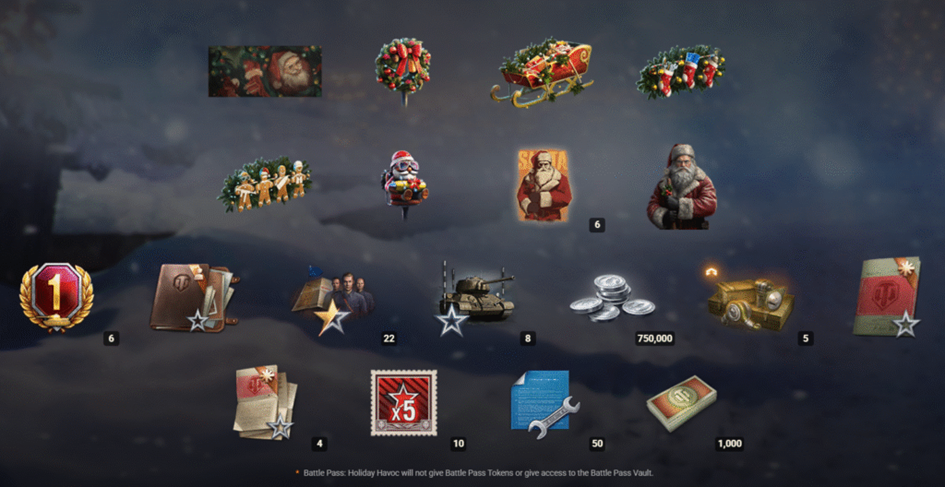Choose the red sleigh with gifts reward
Image resolution: width=945 pixels, height=487 pixels.
pyautogui.click(x=541, y=71)
